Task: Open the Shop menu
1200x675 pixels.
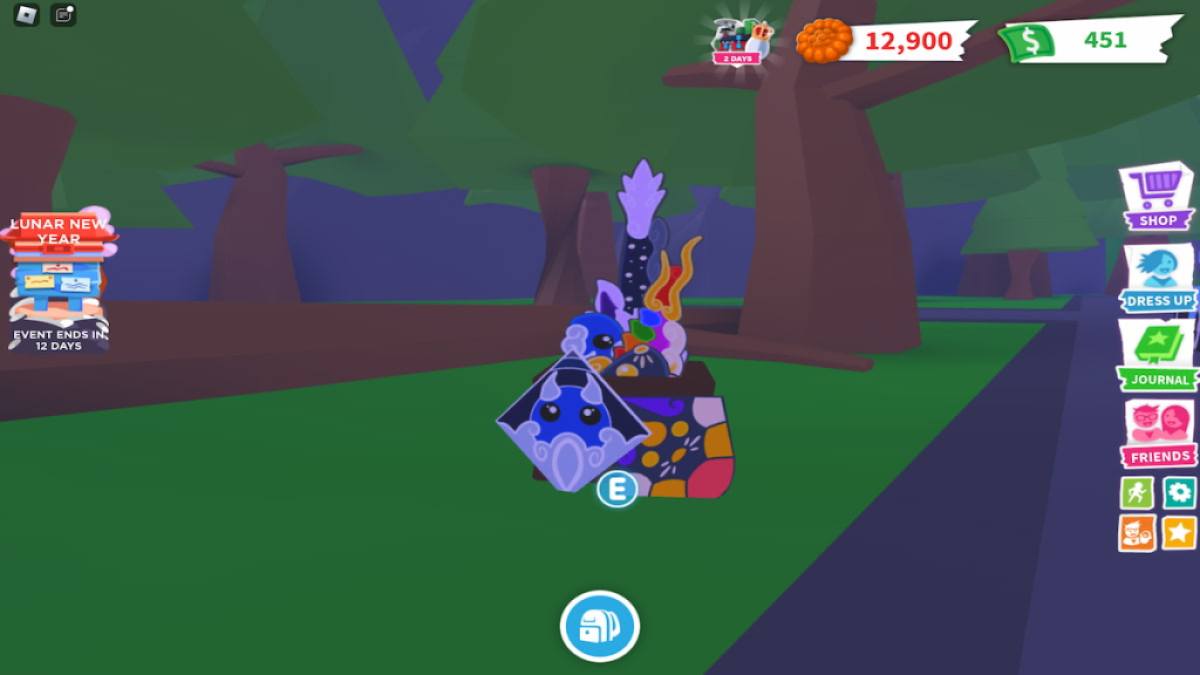Action: pyautogui.click(x=1157, y=197)
